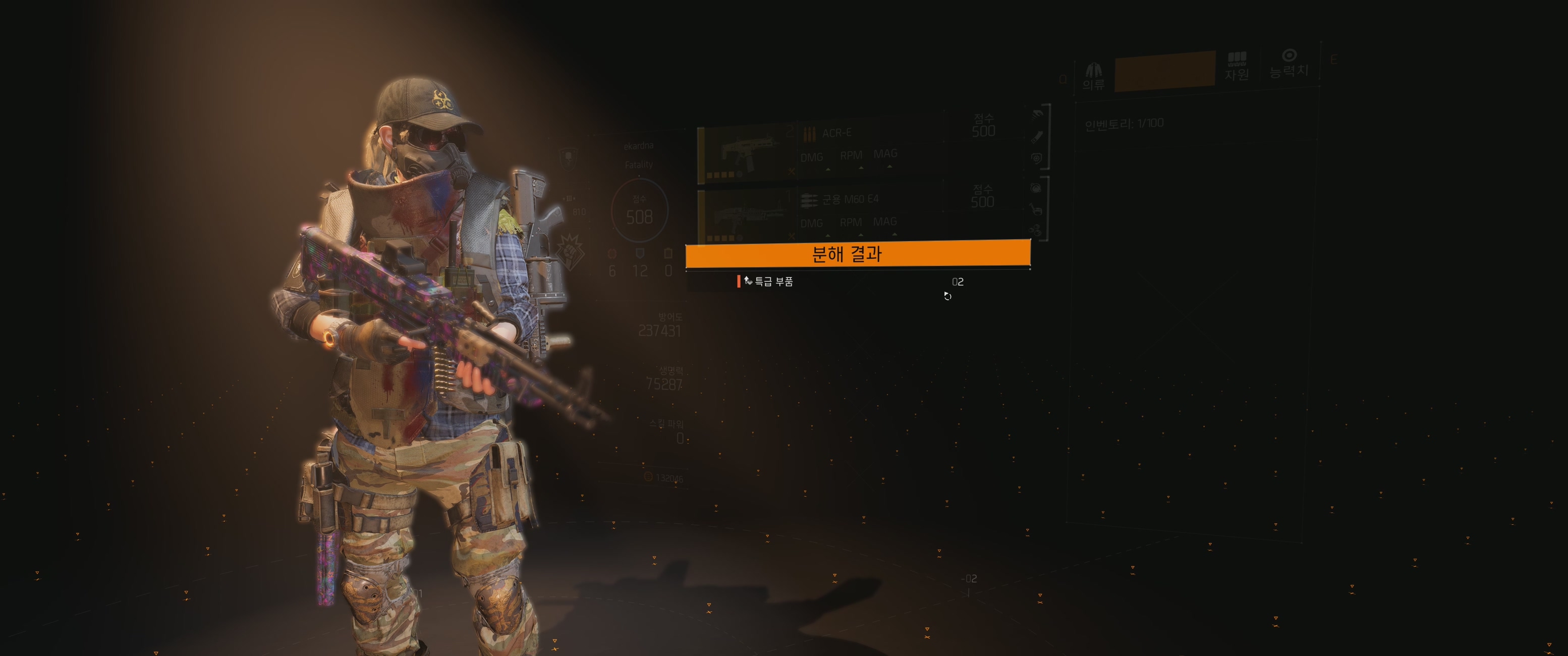Viewport: 1568px width, 656px height.
Task: Select the highlighted orange inventory tab
Action: [x=1164, y=71]
